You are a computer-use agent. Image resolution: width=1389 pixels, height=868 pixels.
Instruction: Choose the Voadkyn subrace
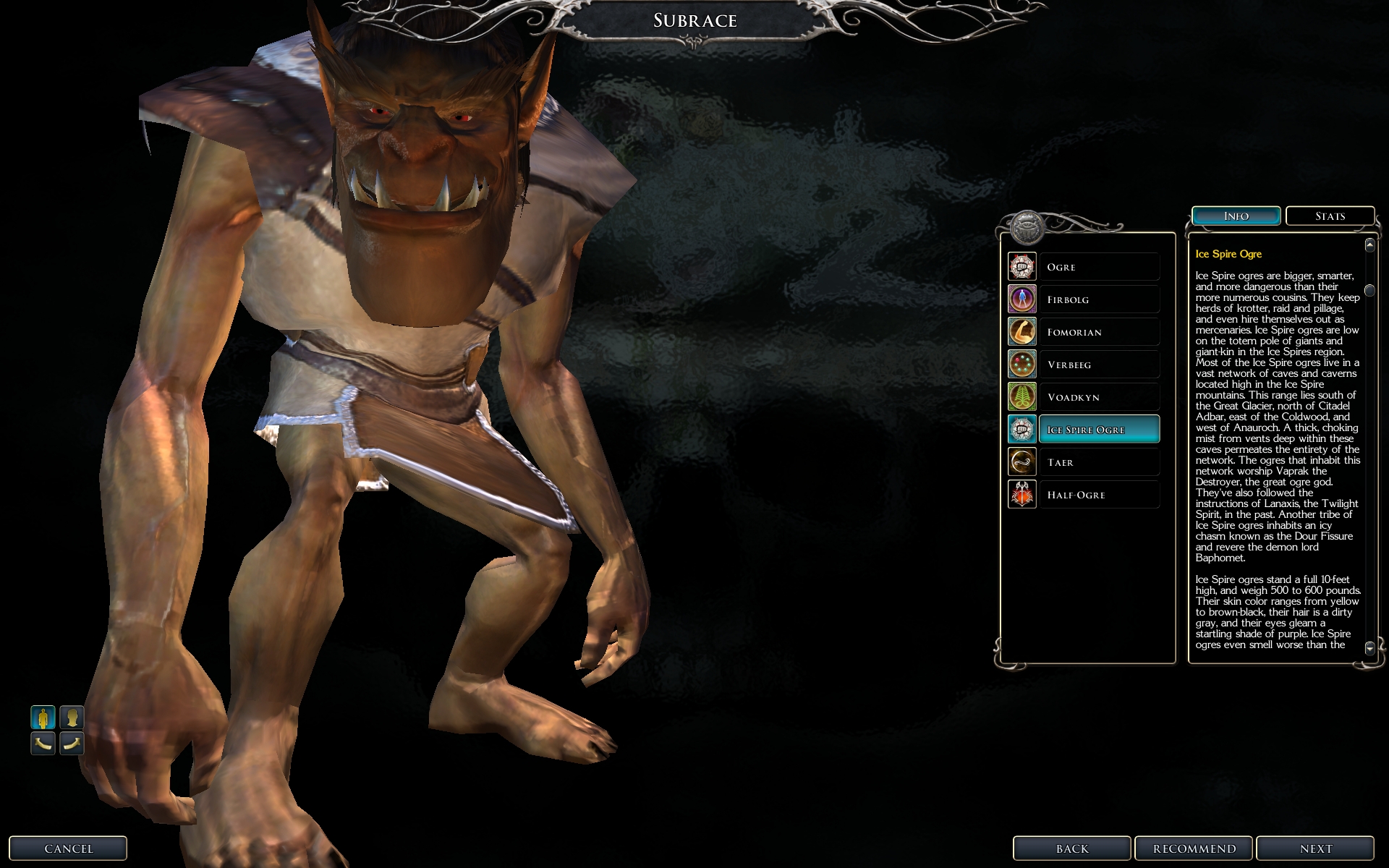pos(1098,397)
